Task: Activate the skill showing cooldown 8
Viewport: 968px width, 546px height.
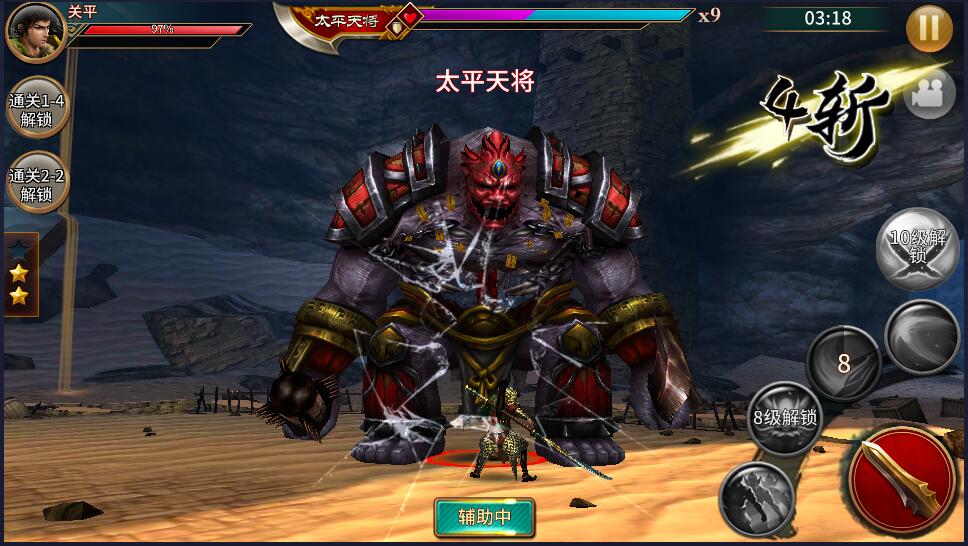Action: (x=843, y=364)
